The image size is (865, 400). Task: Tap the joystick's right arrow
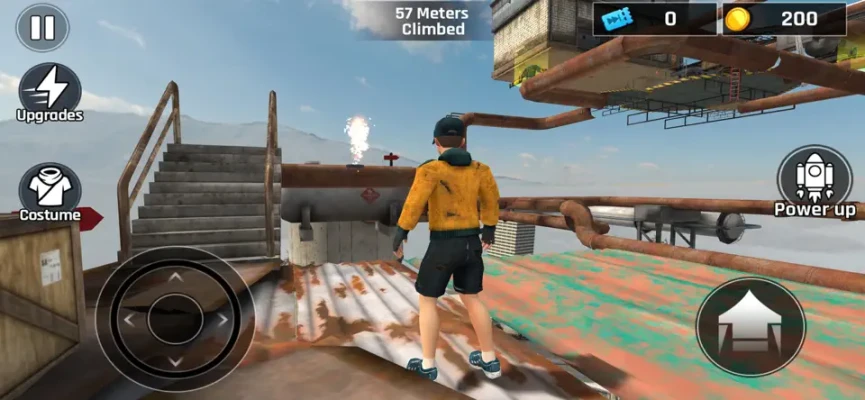point(221,320)
